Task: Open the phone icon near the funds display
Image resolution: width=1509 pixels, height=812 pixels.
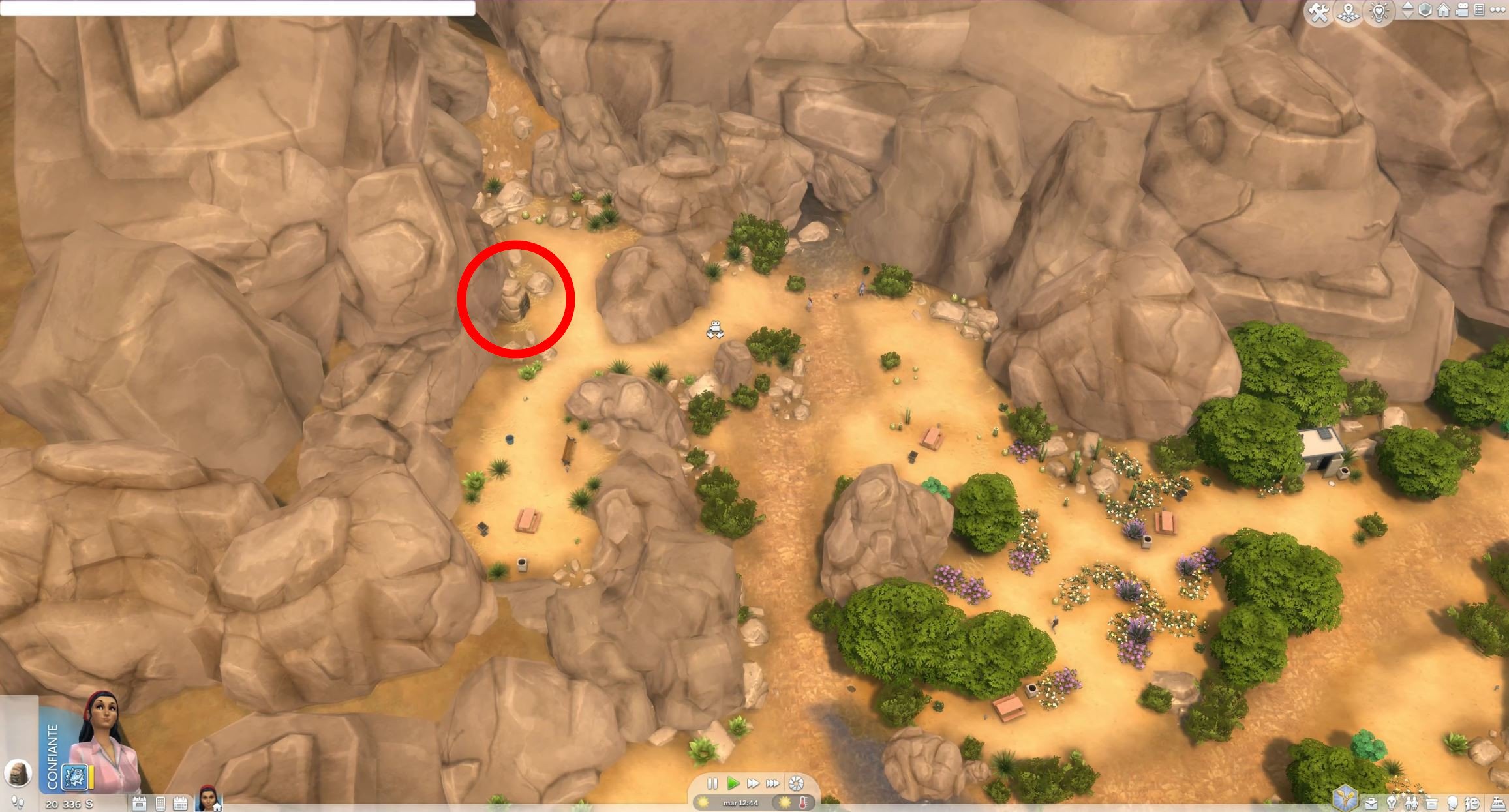Action: click(160, 803)
